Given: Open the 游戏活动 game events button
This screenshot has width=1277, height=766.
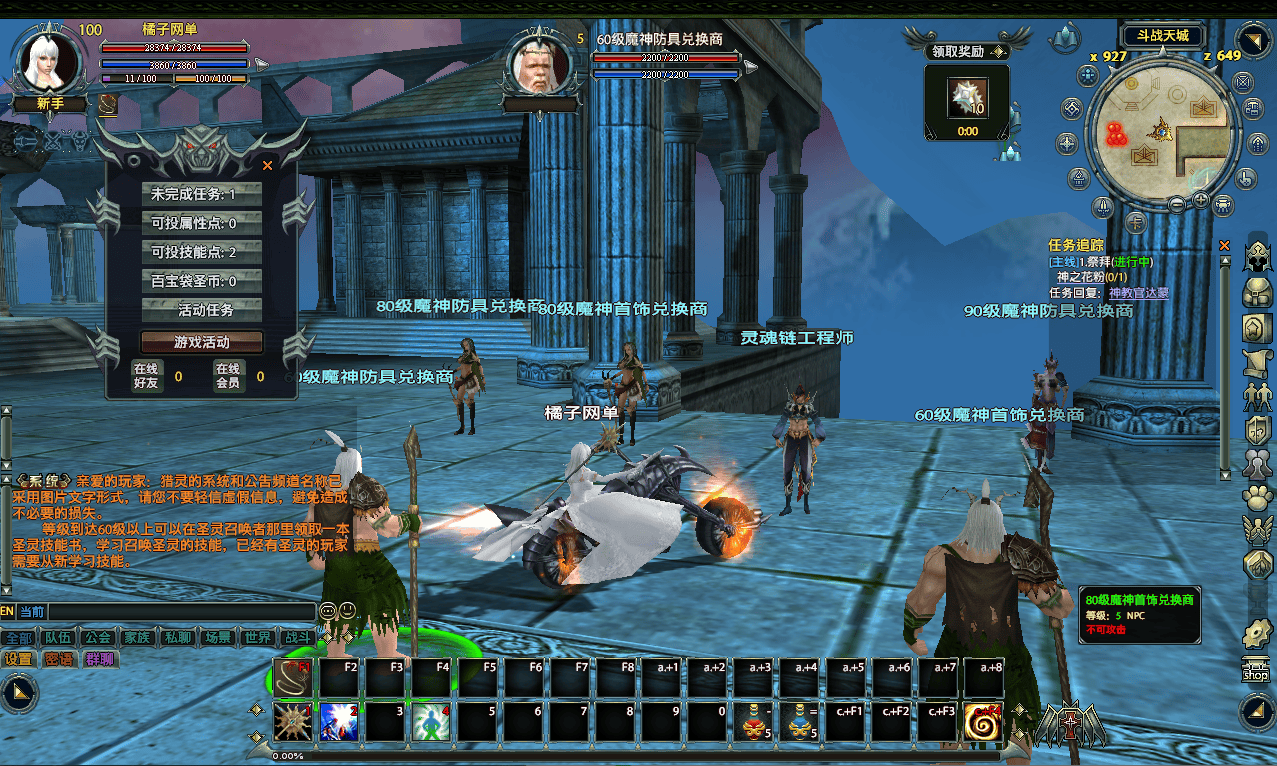Looking at the screenshot, I should point(201,342).
